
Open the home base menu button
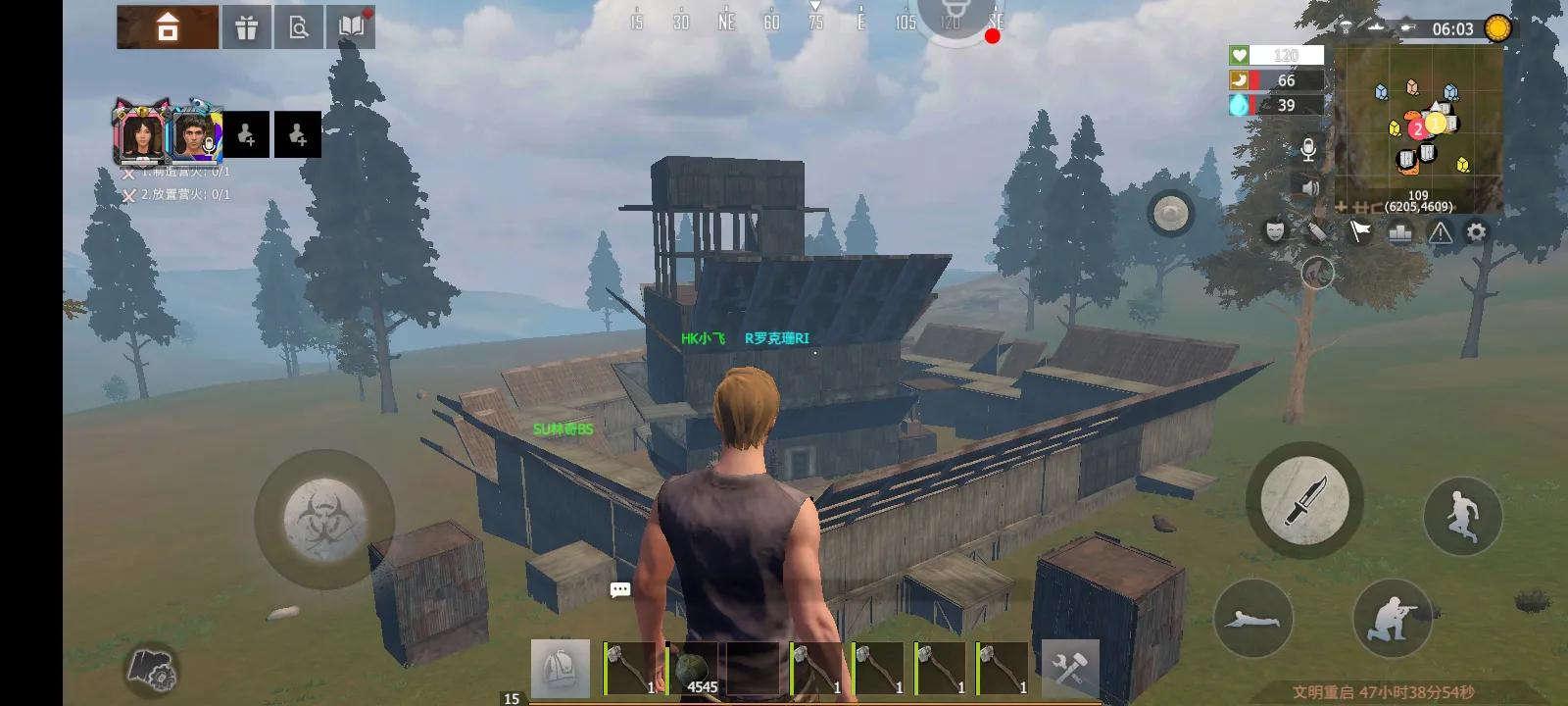(x=168, y=27)
